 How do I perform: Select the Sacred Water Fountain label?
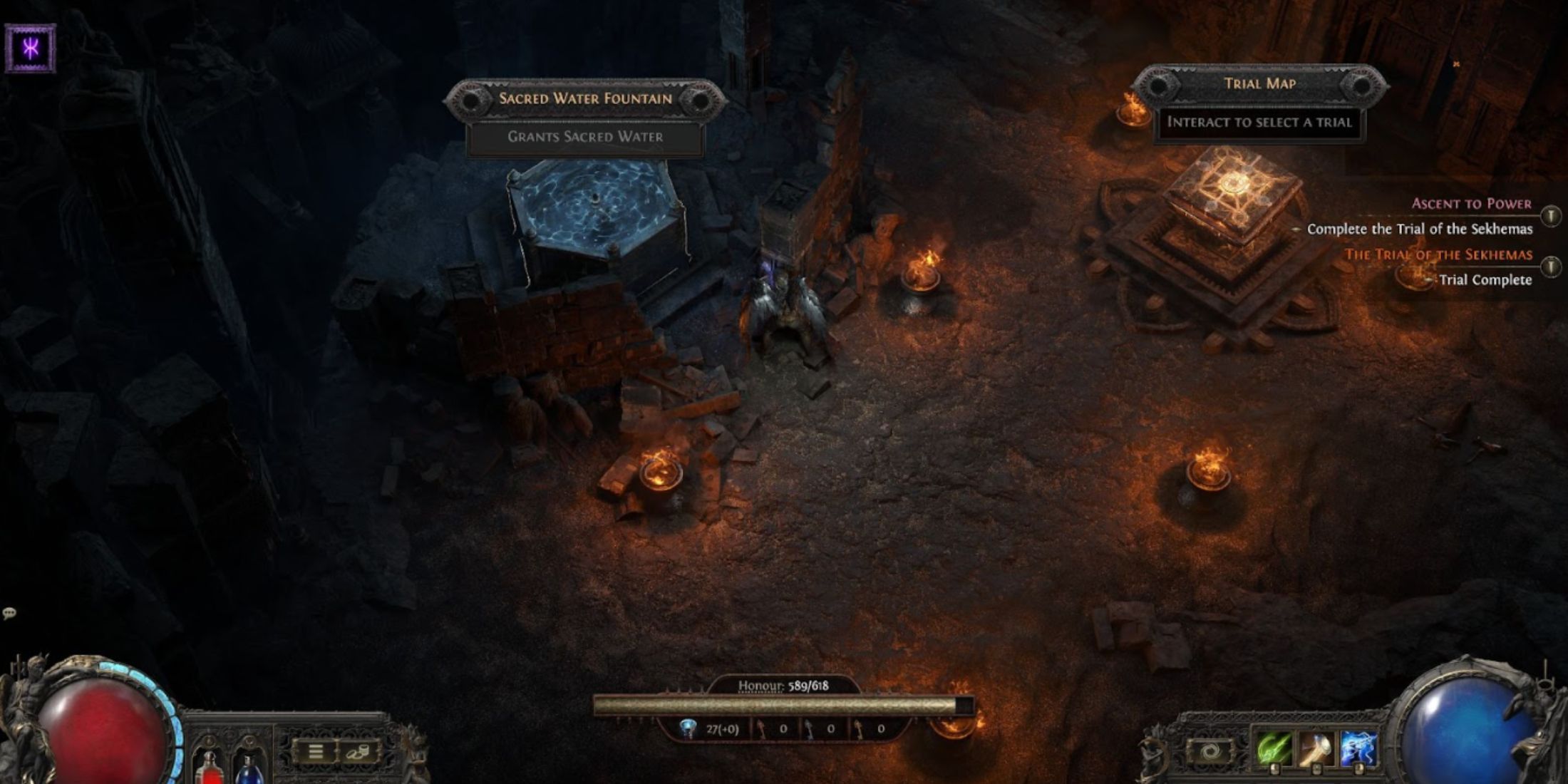(x=585, y=99)
